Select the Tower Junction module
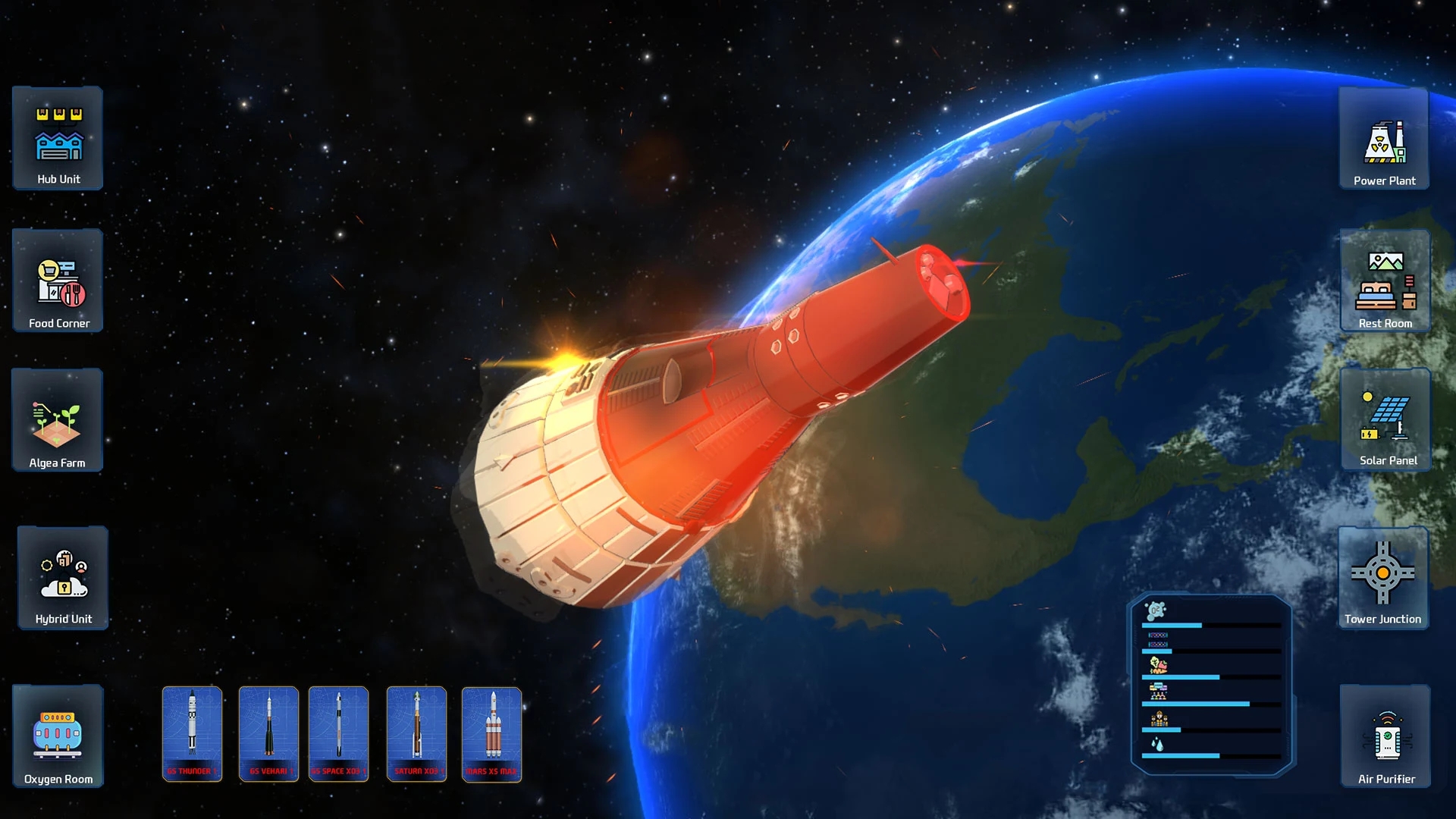1456x819 pixels. 1382,578
